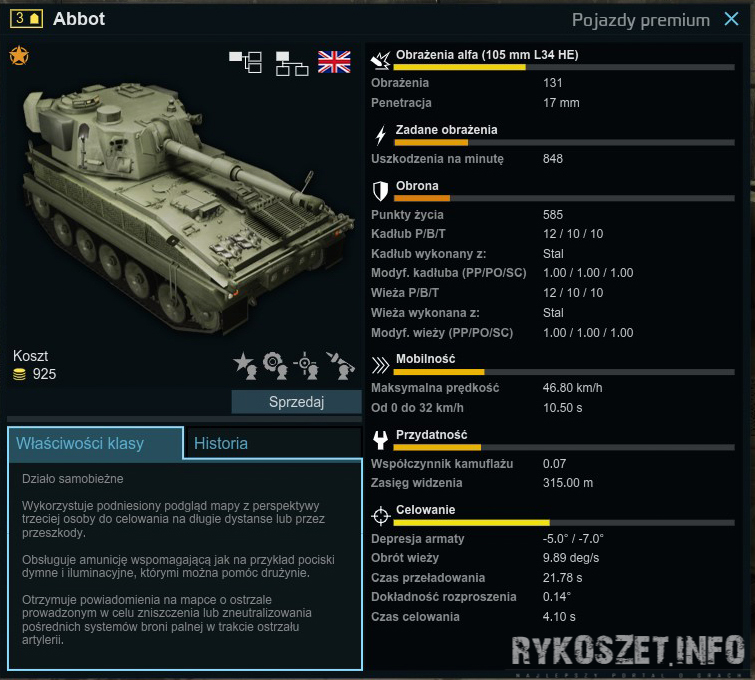Select the commander crew icon with star
The height and width of the screenshot is (680, 755).
click(x=245, y=365)
